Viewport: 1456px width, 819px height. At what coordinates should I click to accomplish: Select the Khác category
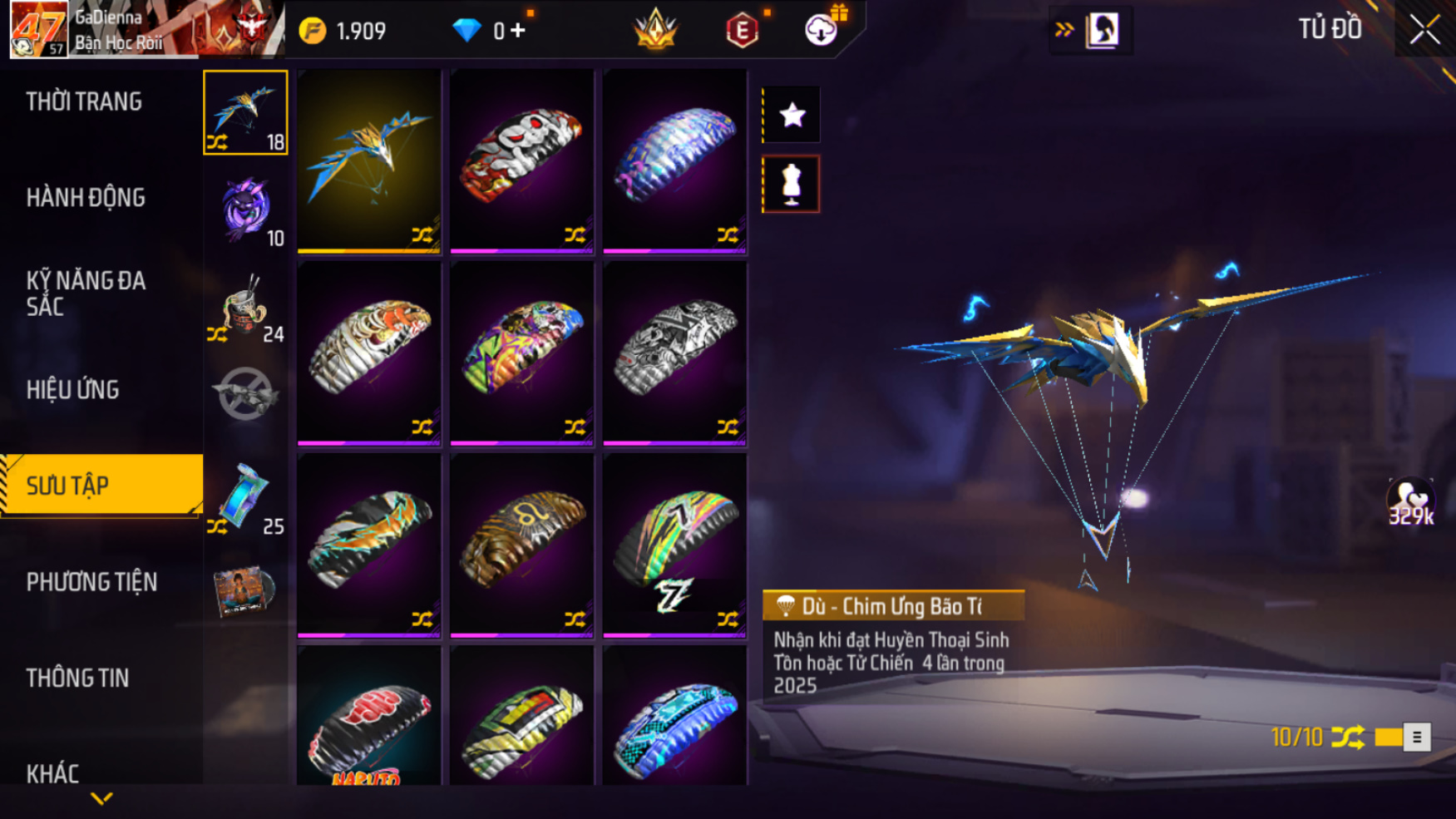pos(52,773)
